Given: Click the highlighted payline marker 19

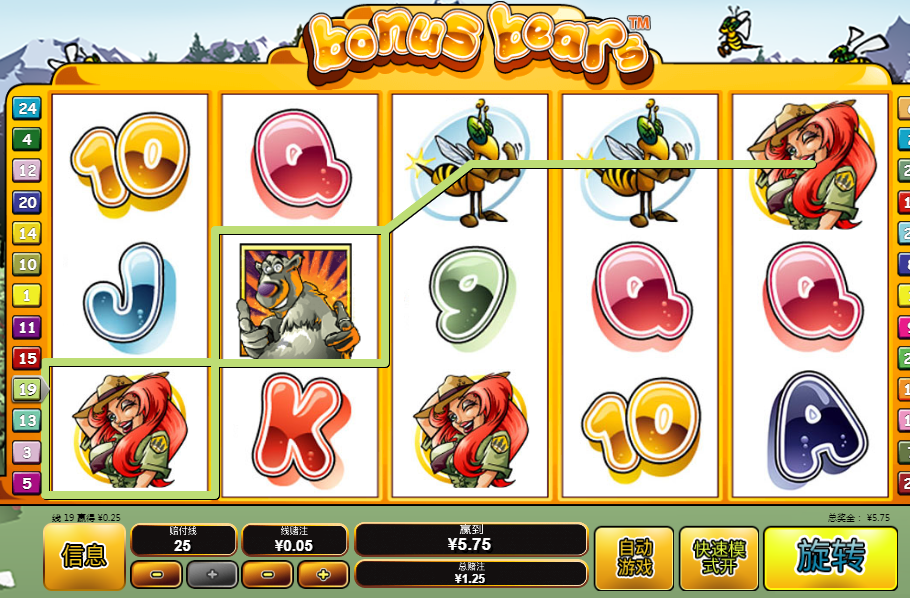Looking at the screenshot, I should point(26,389).
